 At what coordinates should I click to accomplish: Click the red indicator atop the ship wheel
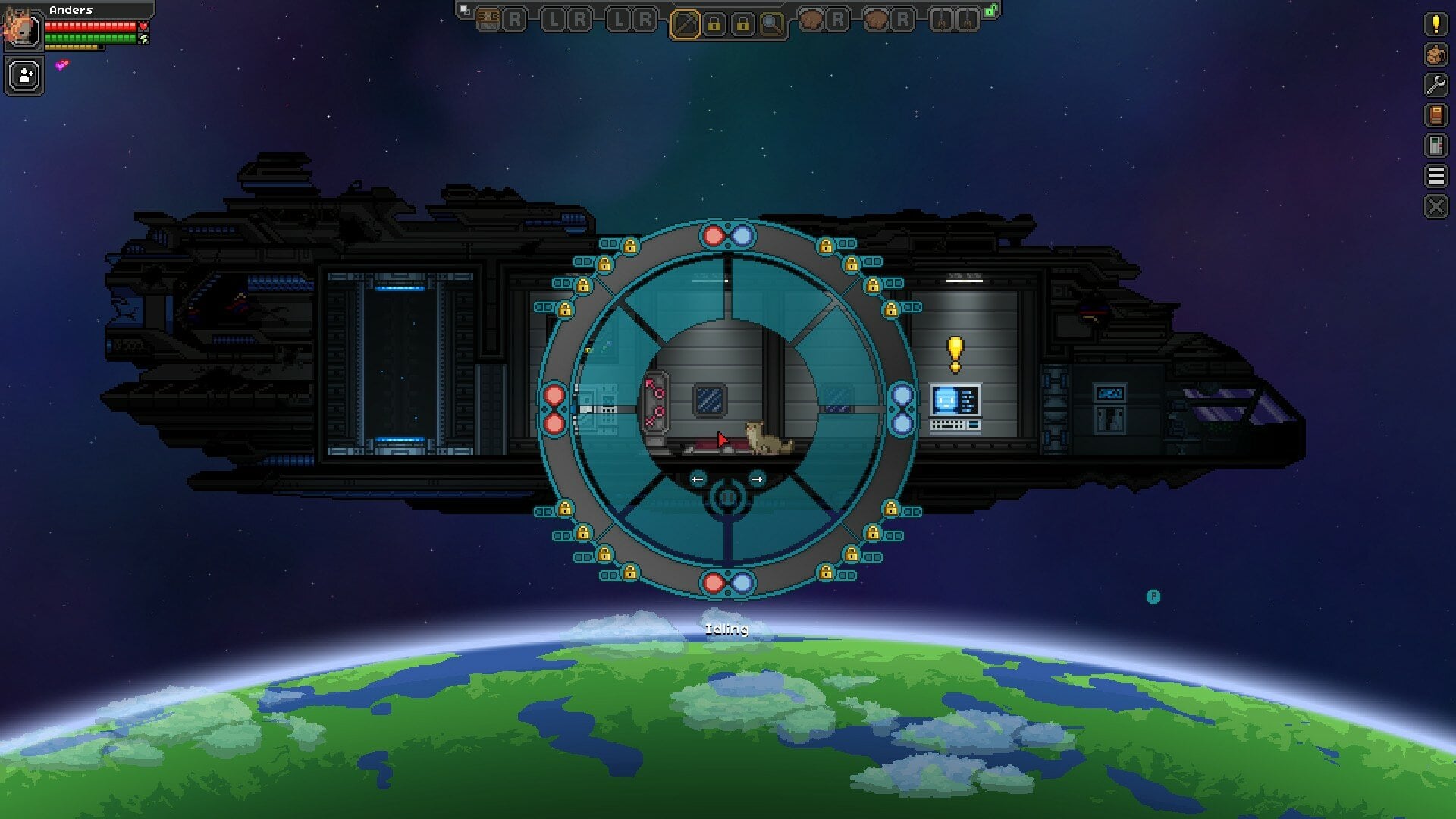tap(714, 236)
